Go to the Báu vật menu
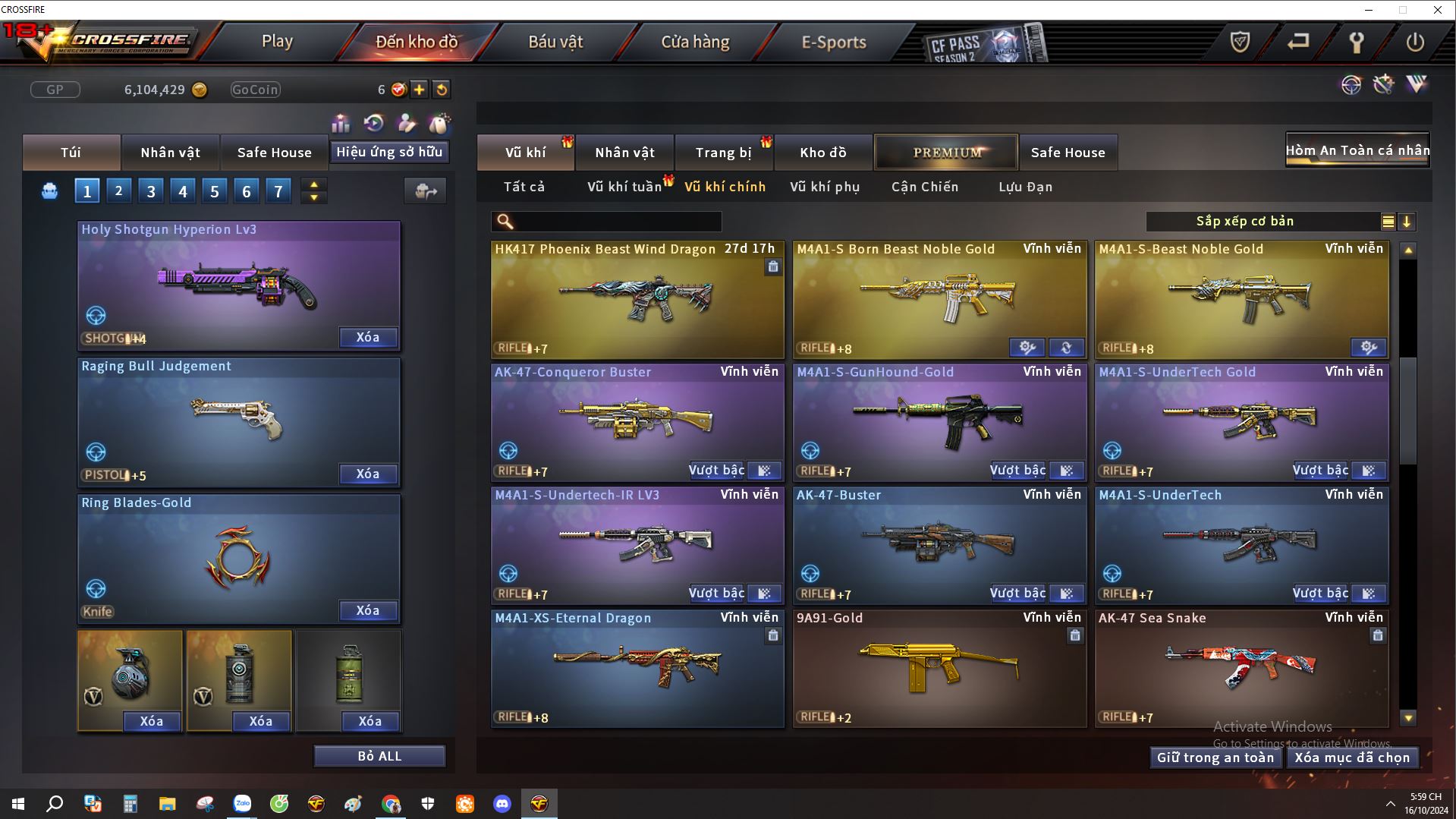 click(x=555, y=42)
